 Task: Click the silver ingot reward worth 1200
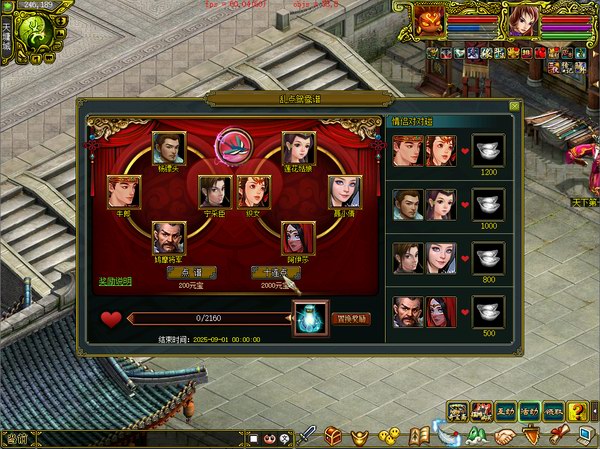488,150
